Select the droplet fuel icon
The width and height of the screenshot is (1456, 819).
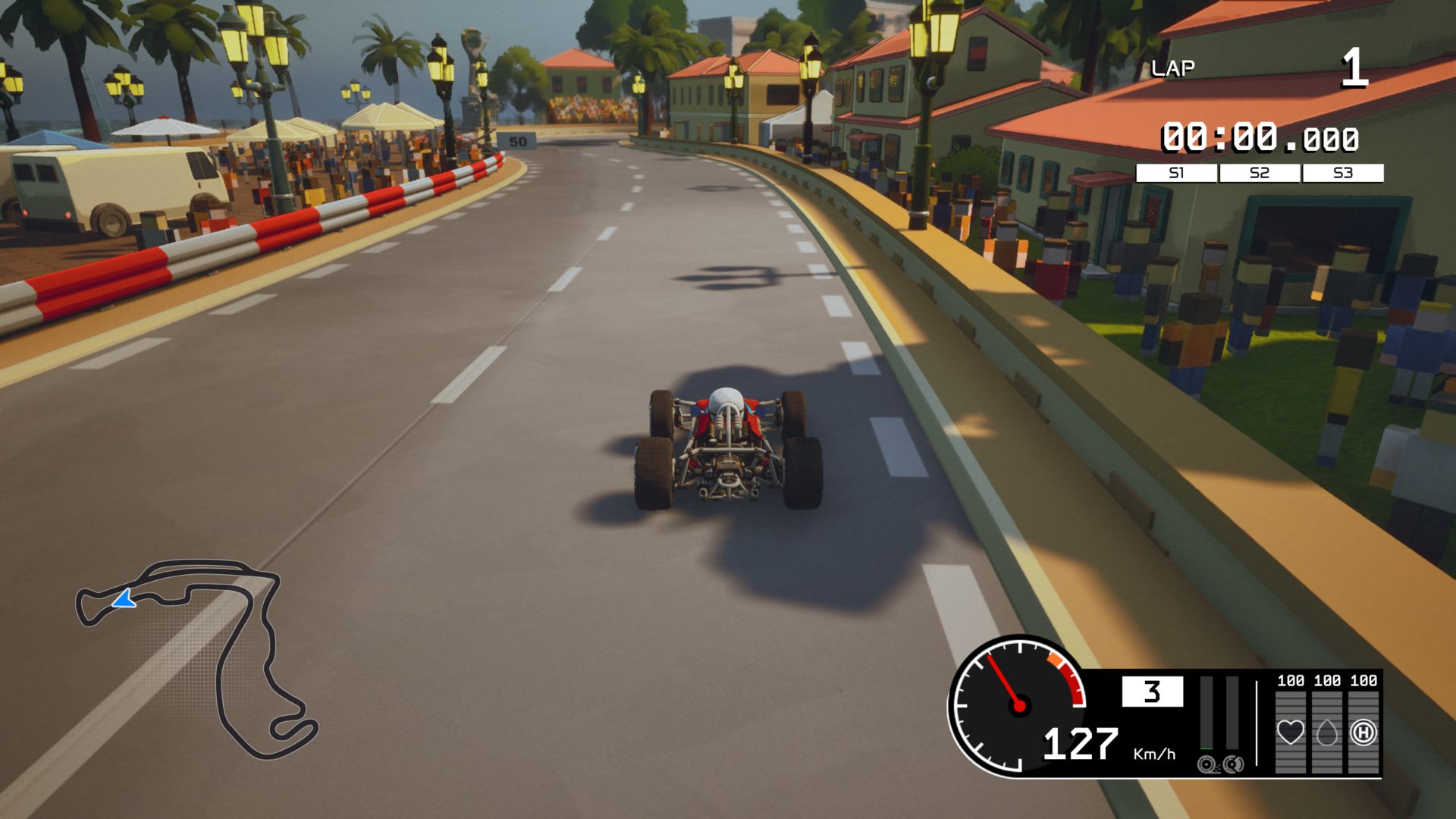(x=1326, y=733)
